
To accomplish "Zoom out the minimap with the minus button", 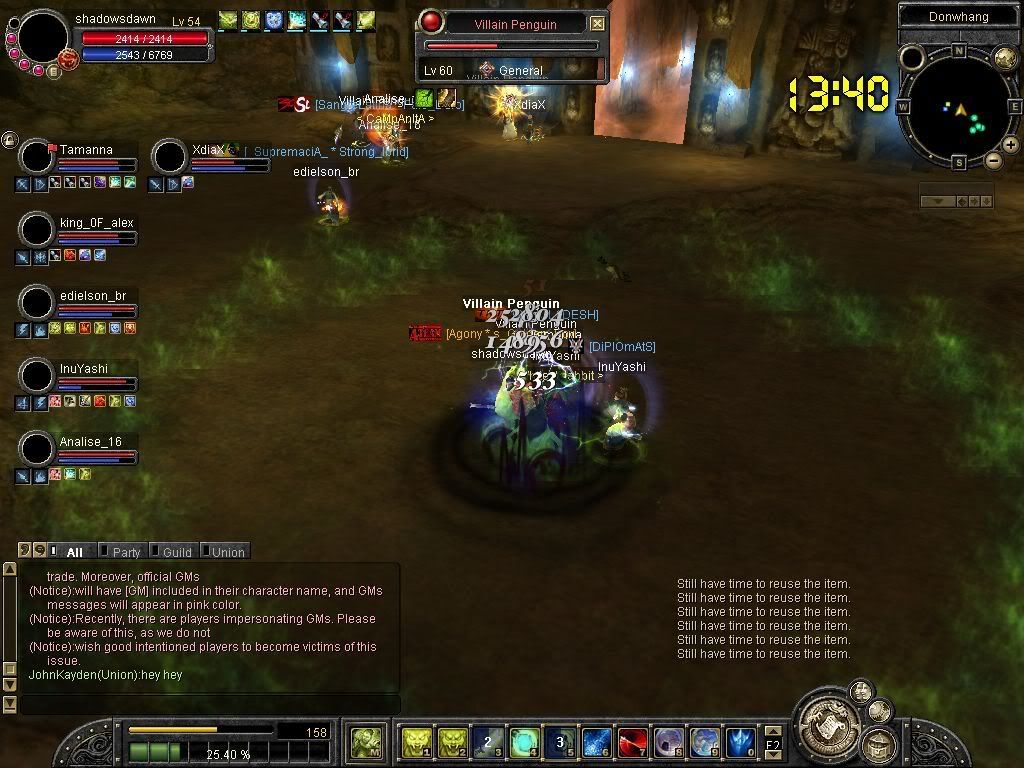I will 993,160.
